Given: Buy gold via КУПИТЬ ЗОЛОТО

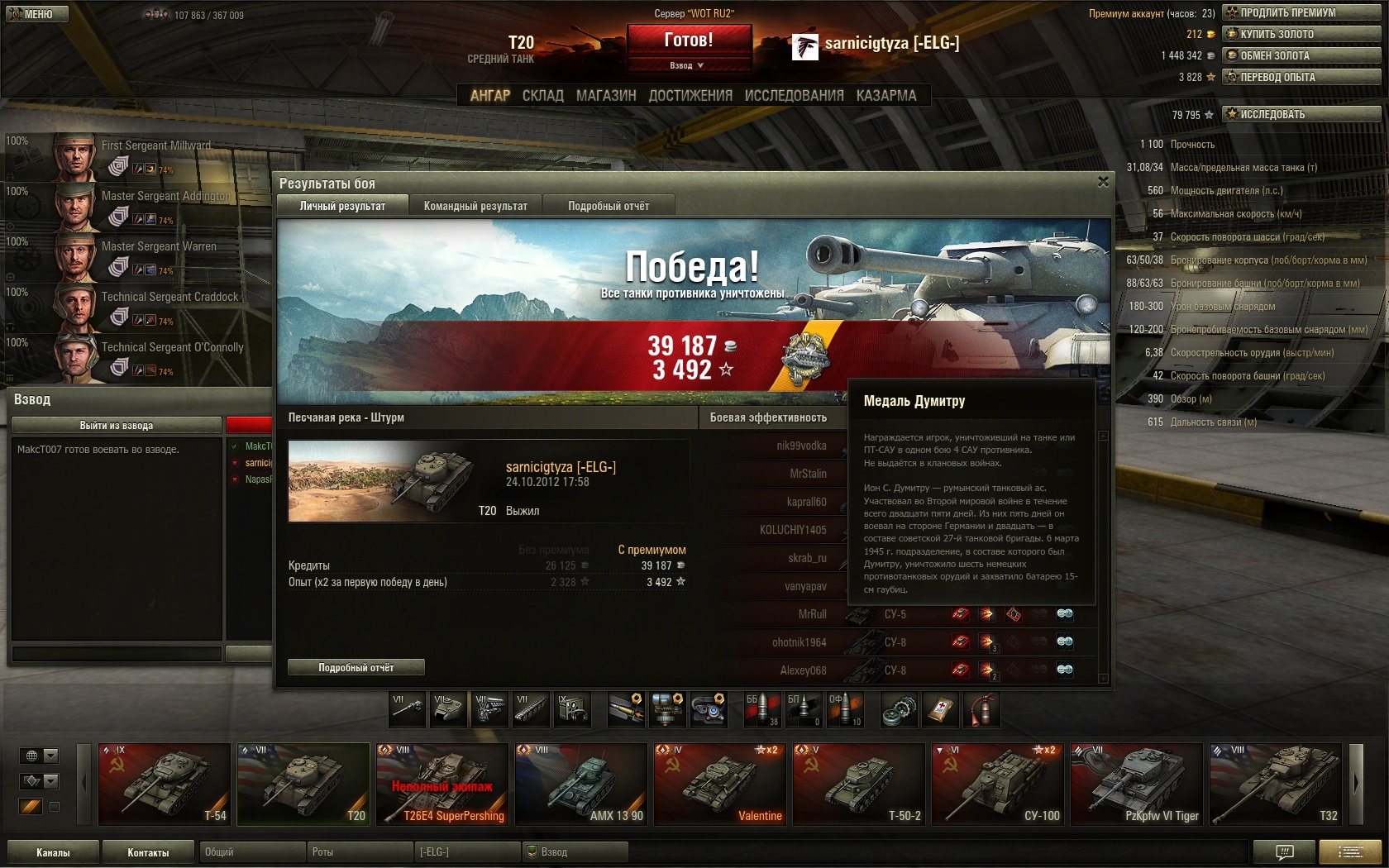Looking at the screenshot, I should tap(1301, 34).
